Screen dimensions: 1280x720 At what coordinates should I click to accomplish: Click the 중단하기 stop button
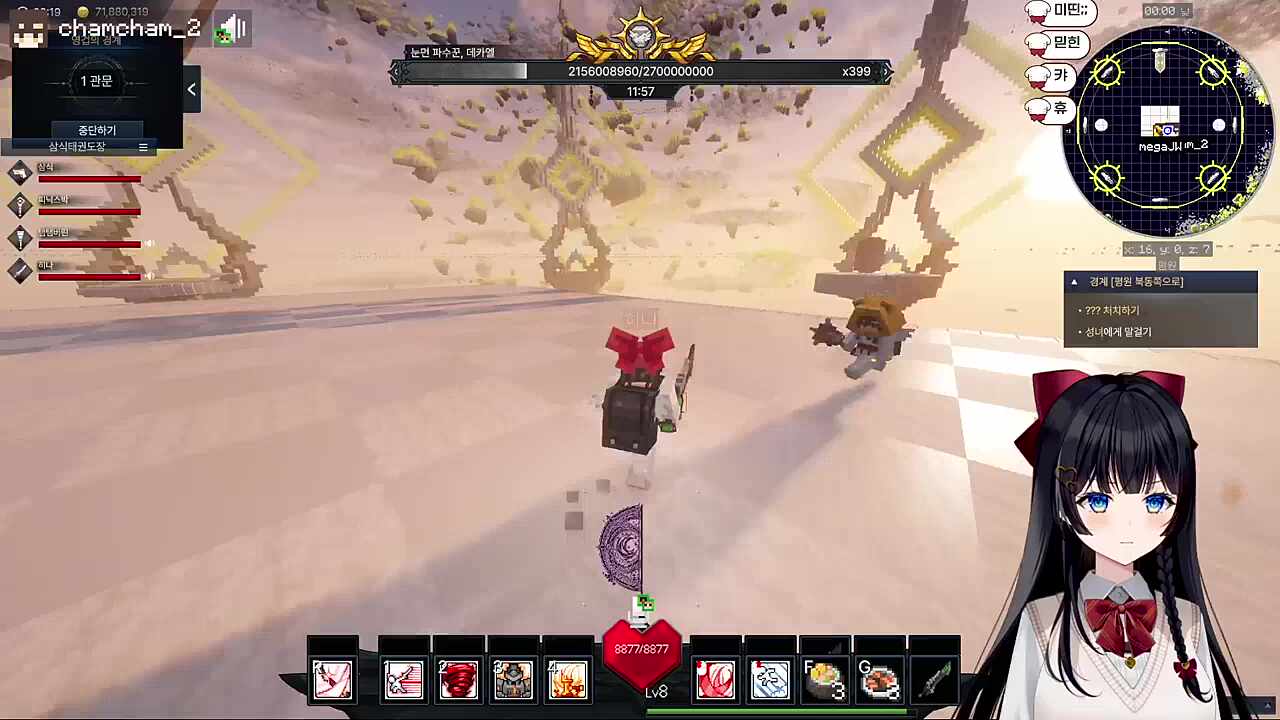pyautogui.click(x=97, y=130)
